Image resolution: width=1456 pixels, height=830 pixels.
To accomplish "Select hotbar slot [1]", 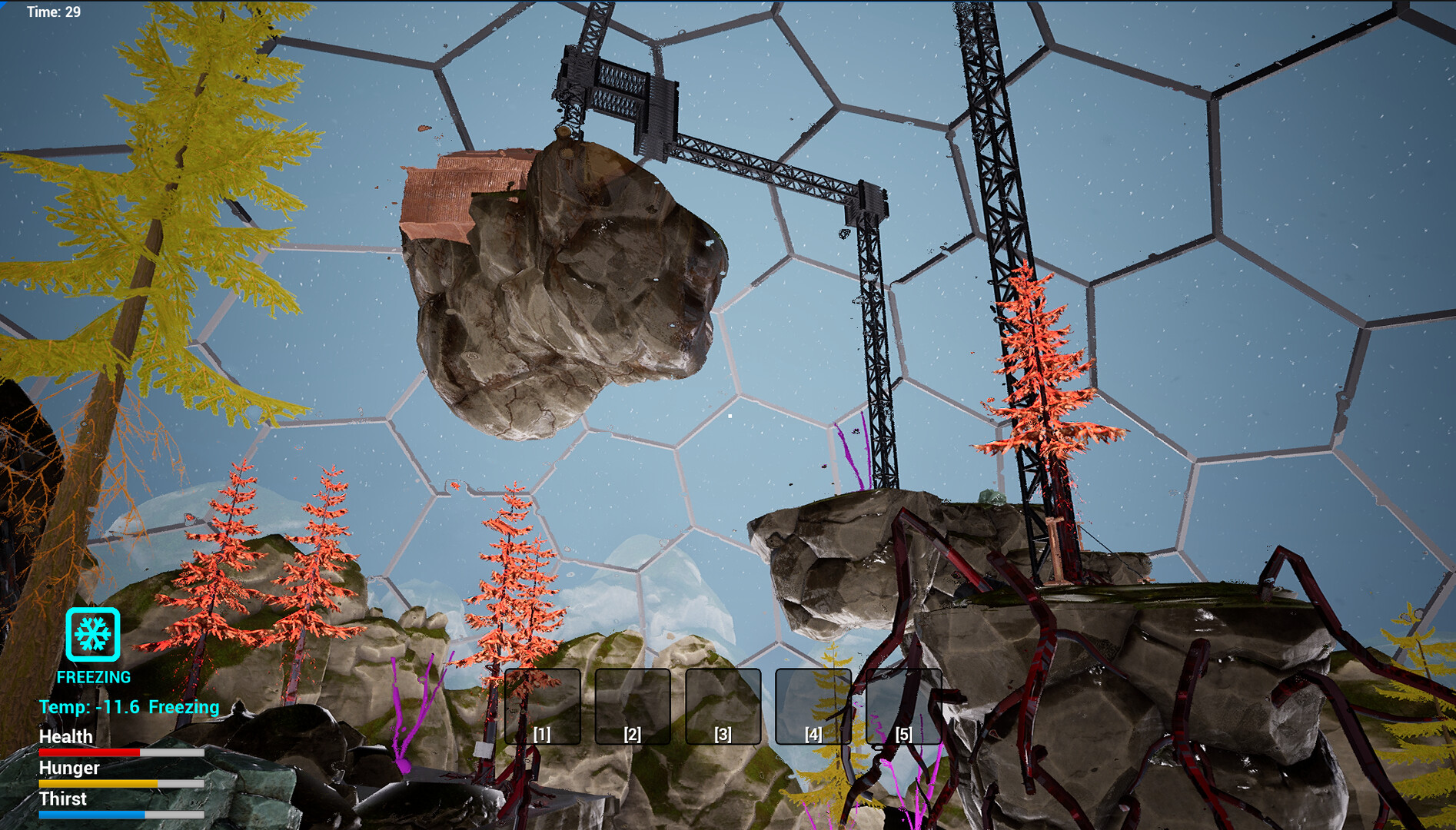I will 542,708.
